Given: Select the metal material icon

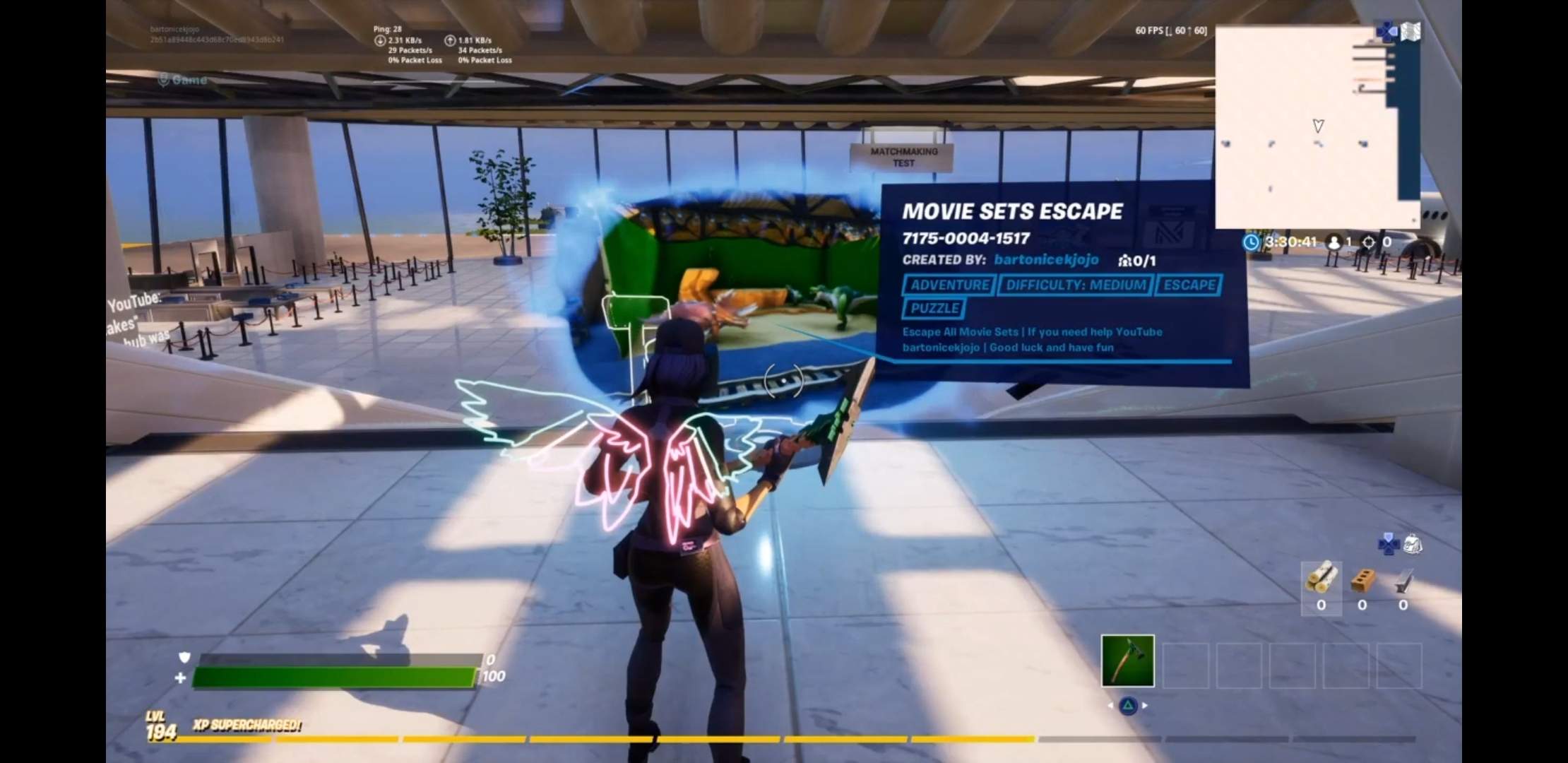Looking at the screenshot, I should [x=1403, y=581].
